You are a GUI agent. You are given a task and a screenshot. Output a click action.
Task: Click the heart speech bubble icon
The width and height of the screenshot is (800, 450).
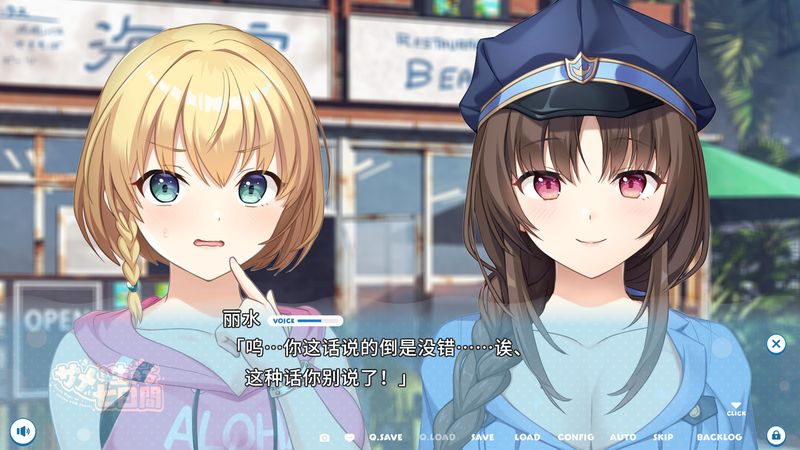350,437
